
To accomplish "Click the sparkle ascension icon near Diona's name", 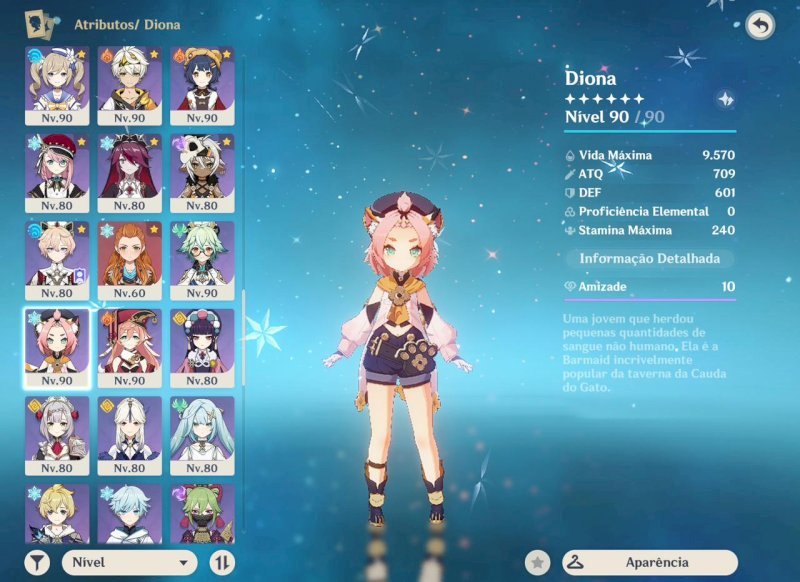I will (x=726, y=99).
